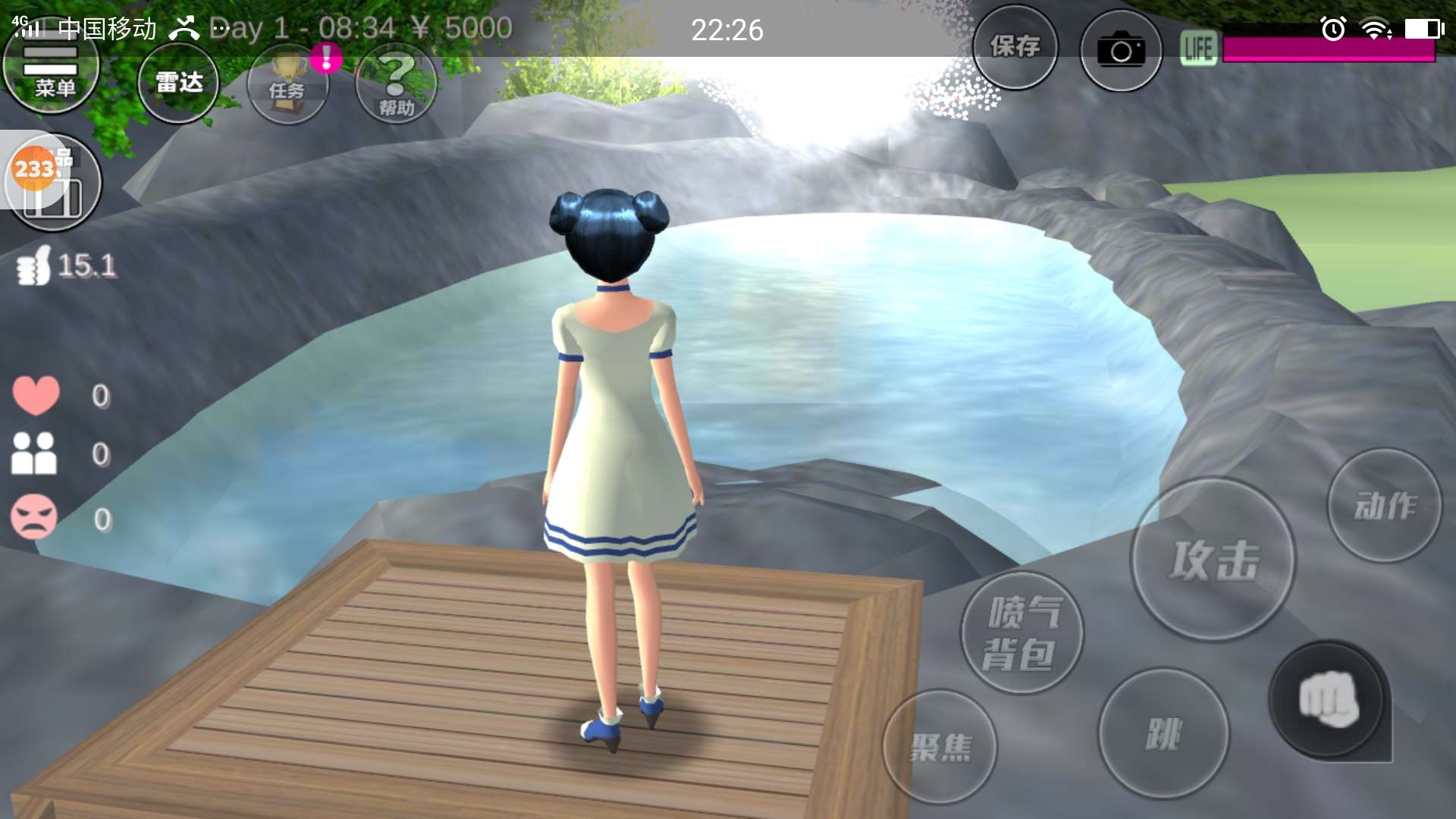Select the fist weapon button
This screenshot has width=1456, height=819.
(1328, 700)
